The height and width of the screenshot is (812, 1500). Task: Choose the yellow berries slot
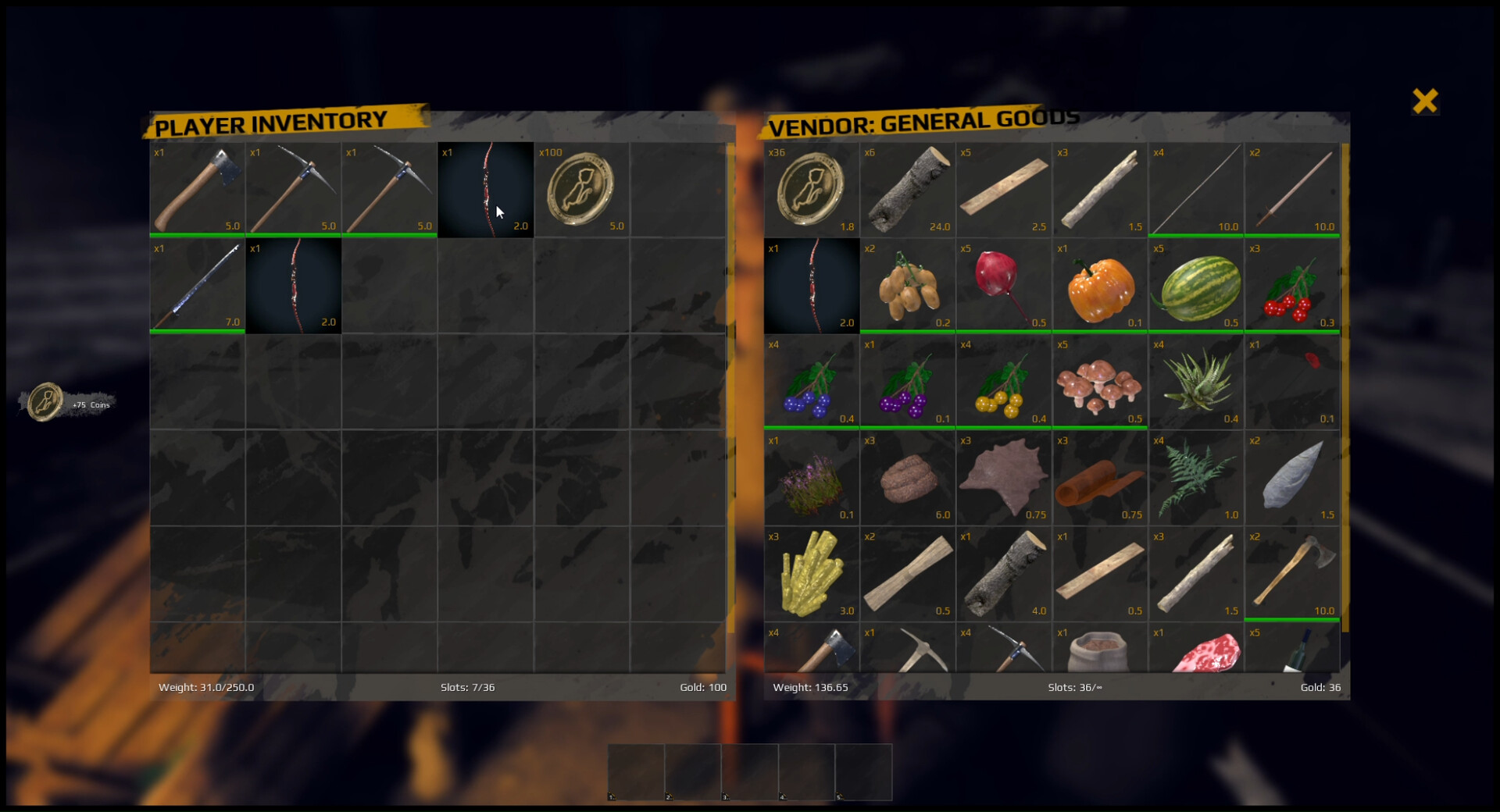pyautogui.click(x=1003, y=383)
